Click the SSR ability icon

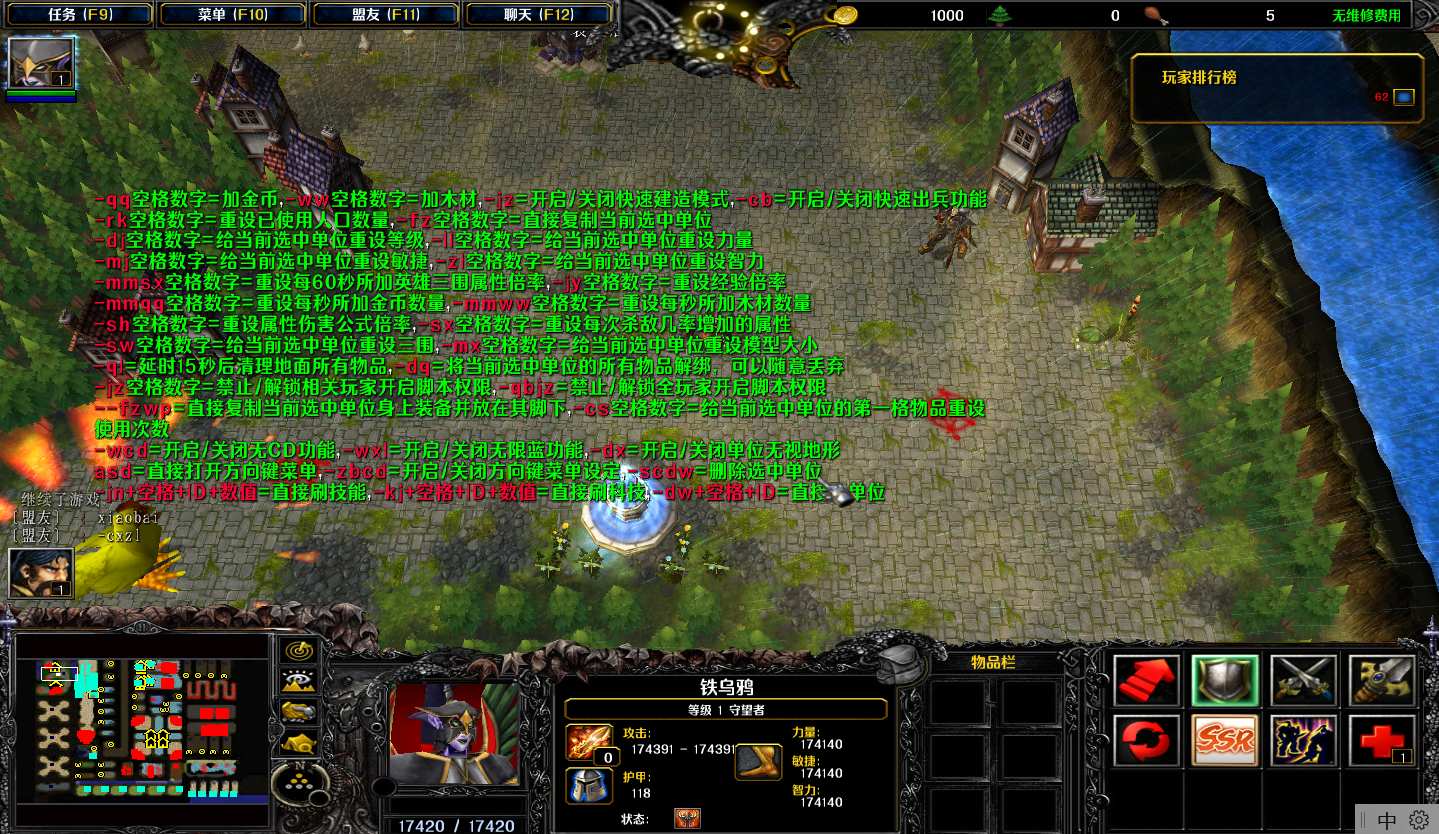[x=1225, y=742]
